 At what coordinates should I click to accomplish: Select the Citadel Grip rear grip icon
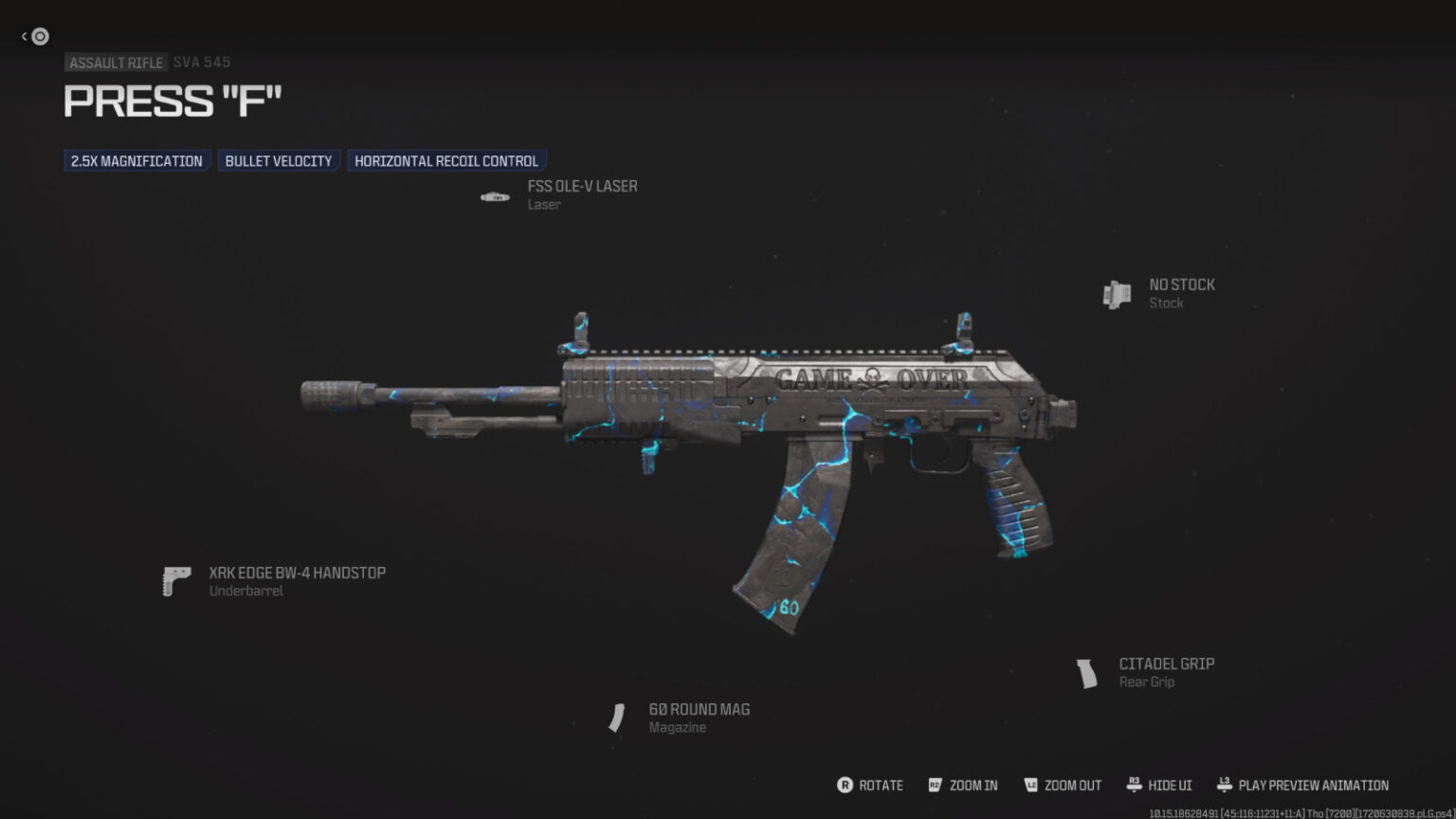tap(1088, 671)
